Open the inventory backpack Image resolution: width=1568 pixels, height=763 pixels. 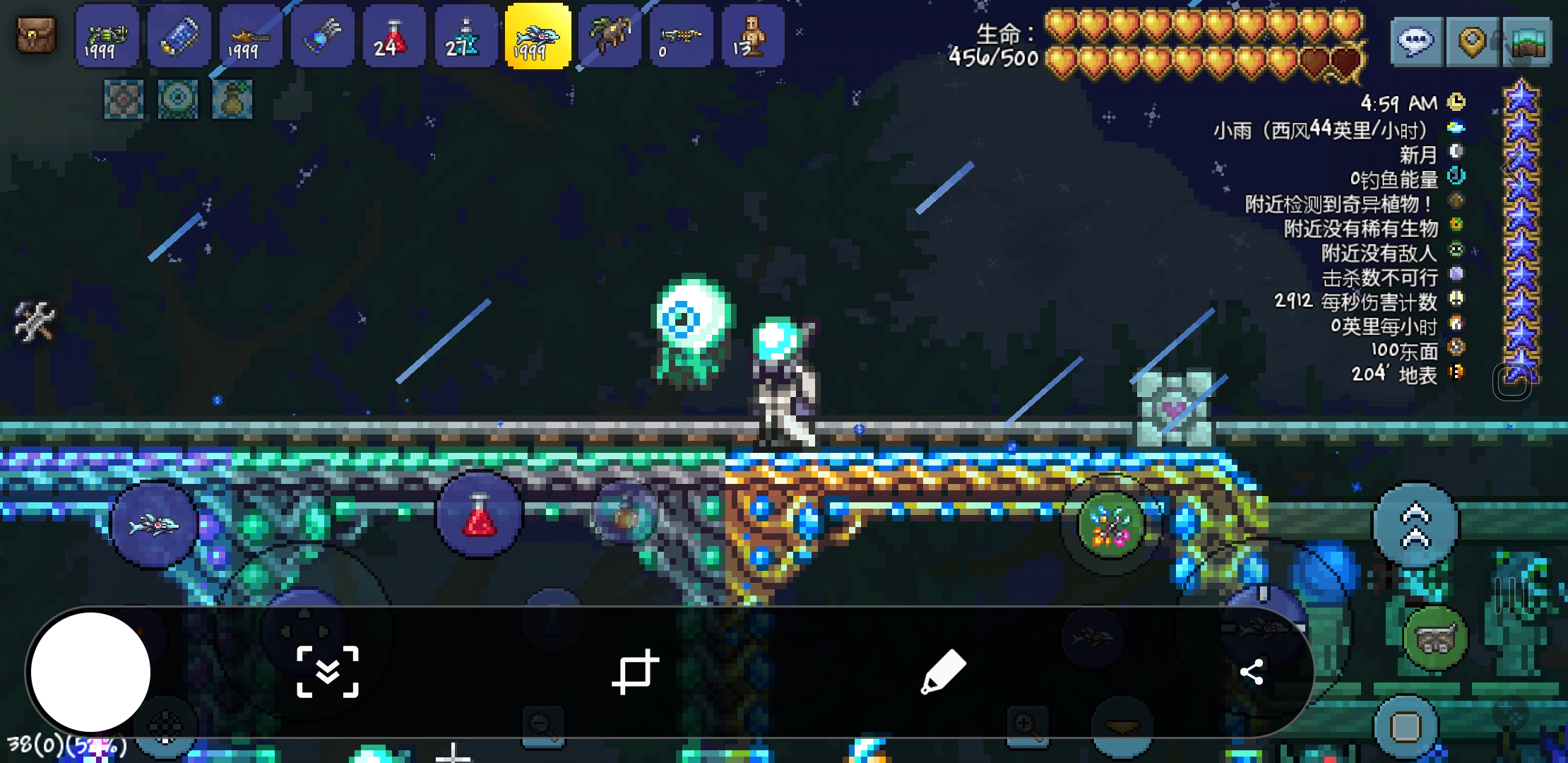(36, 35)
